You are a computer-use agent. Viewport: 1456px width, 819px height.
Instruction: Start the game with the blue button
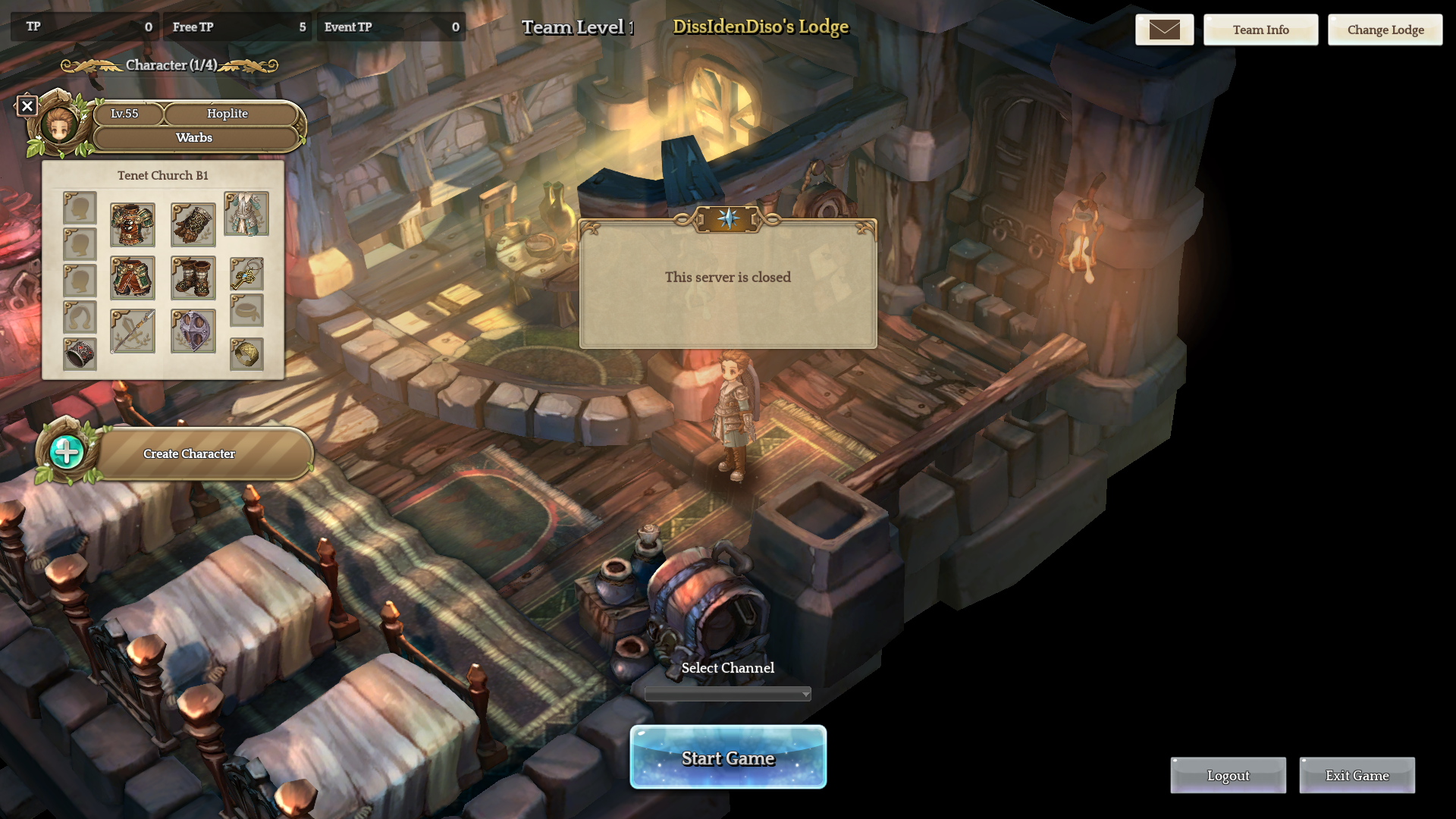pos(728,758)
